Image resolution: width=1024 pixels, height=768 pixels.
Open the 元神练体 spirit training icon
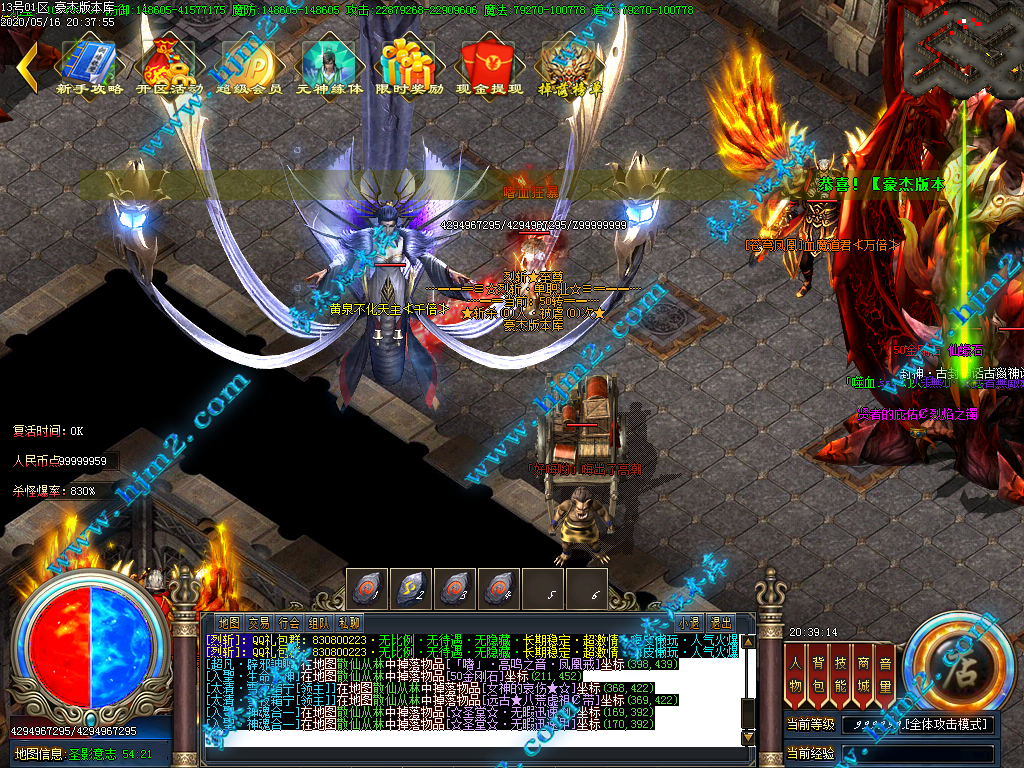click(329, 63)
